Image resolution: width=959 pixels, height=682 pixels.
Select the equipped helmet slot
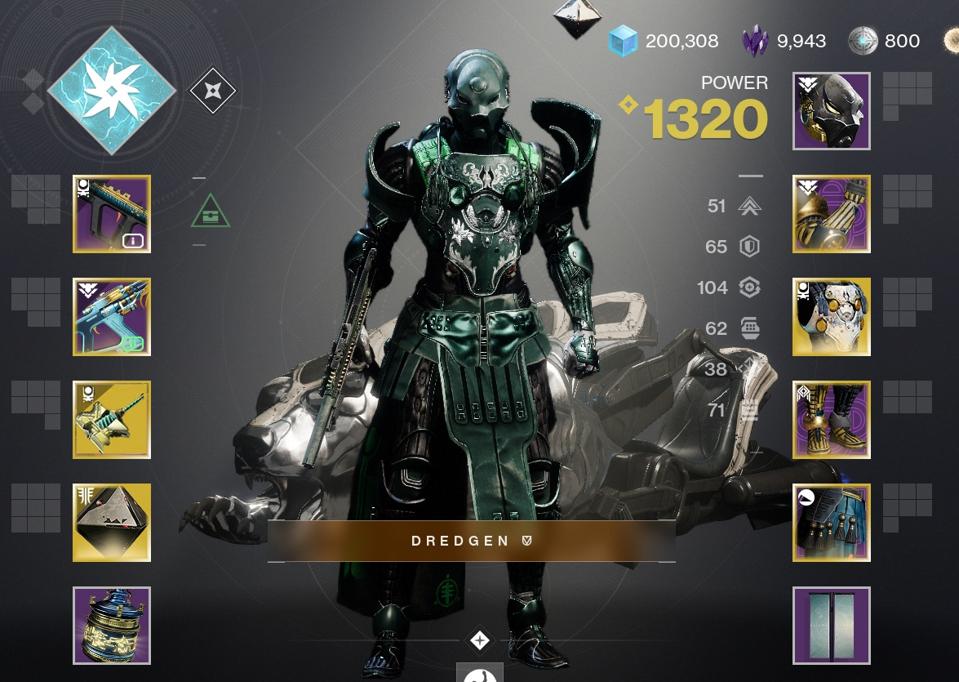tap(831, 111)
